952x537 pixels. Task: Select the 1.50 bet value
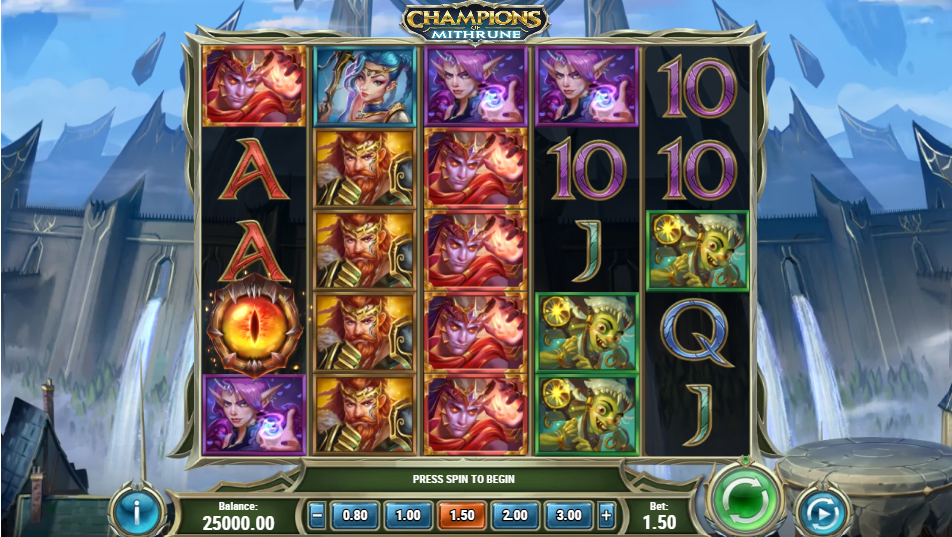point(461,516)
